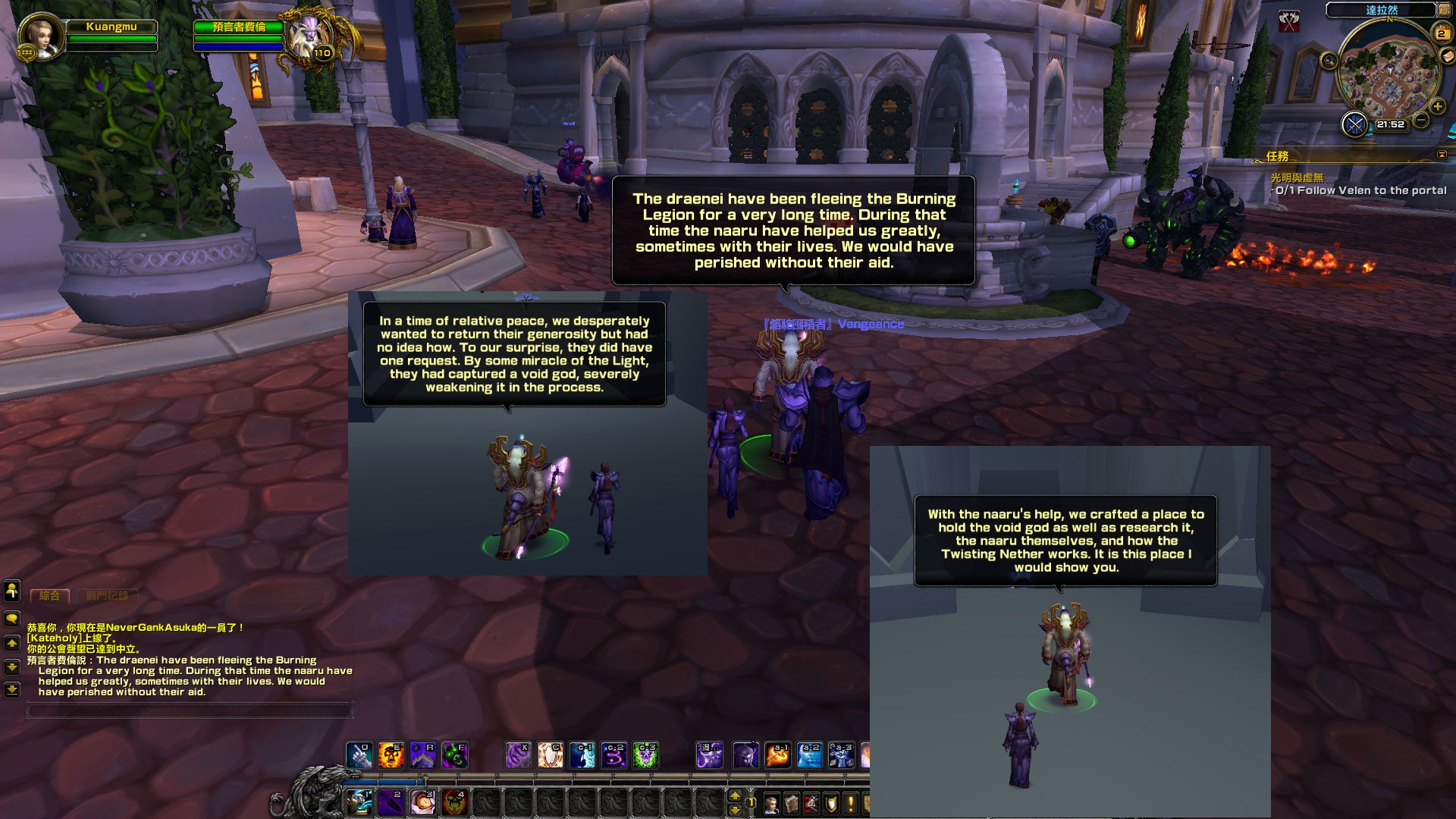Screen dimensions: 1456x819
Task: Zoom in the minimap with the plus button
Action: click(1437, 107)
